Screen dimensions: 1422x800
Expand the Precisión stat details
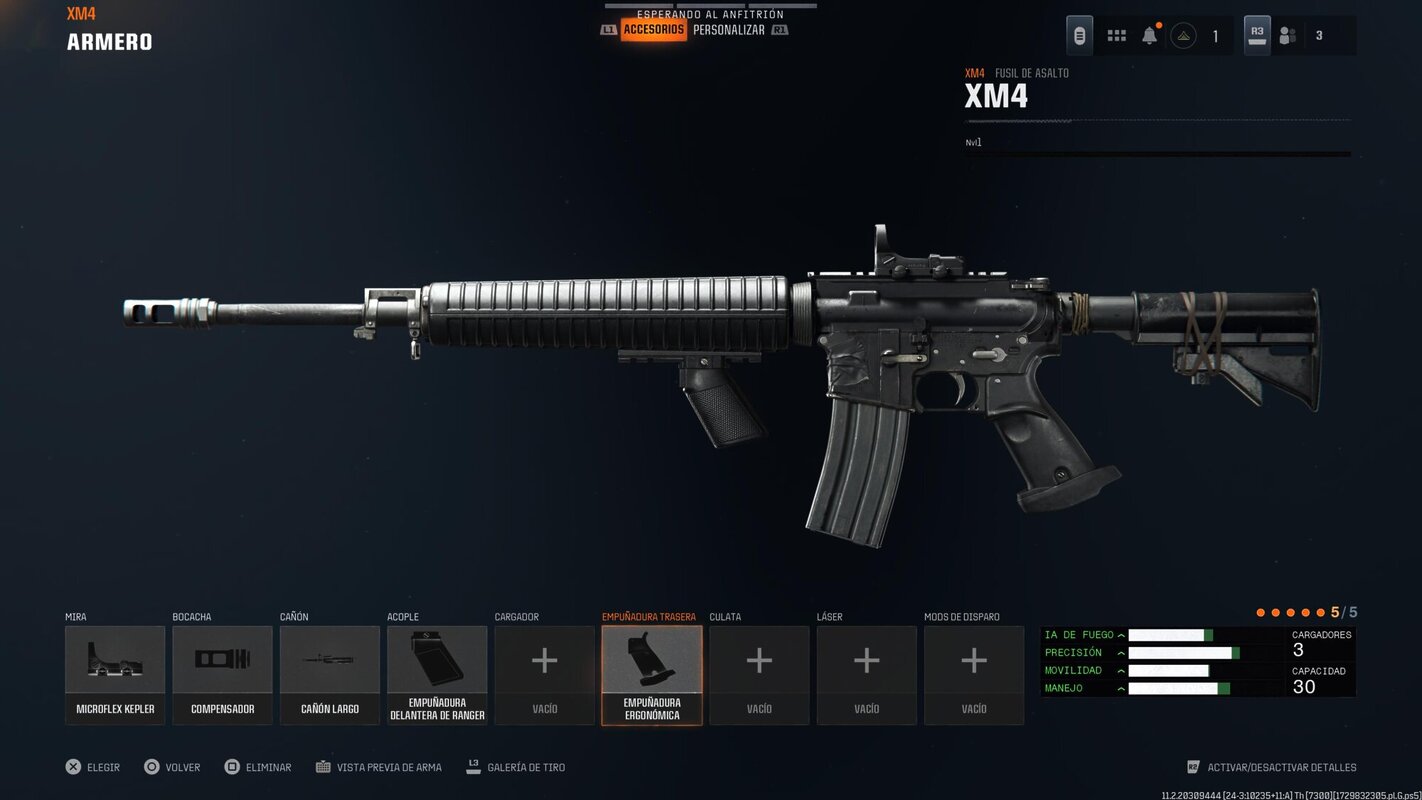pyautogui.click(x=1121, y=652)
